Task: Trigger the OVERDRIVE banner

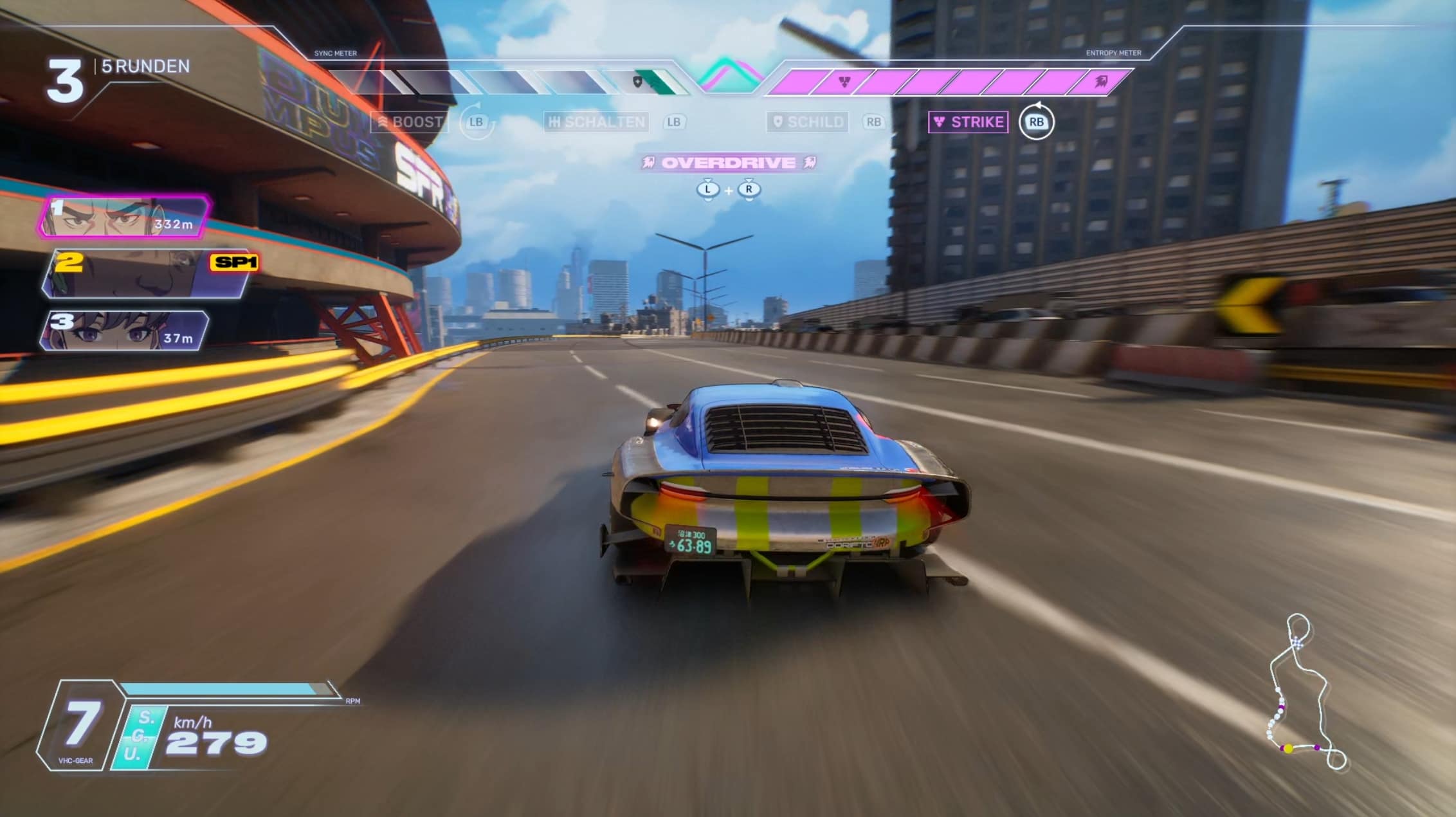Action: coord(728,163)
